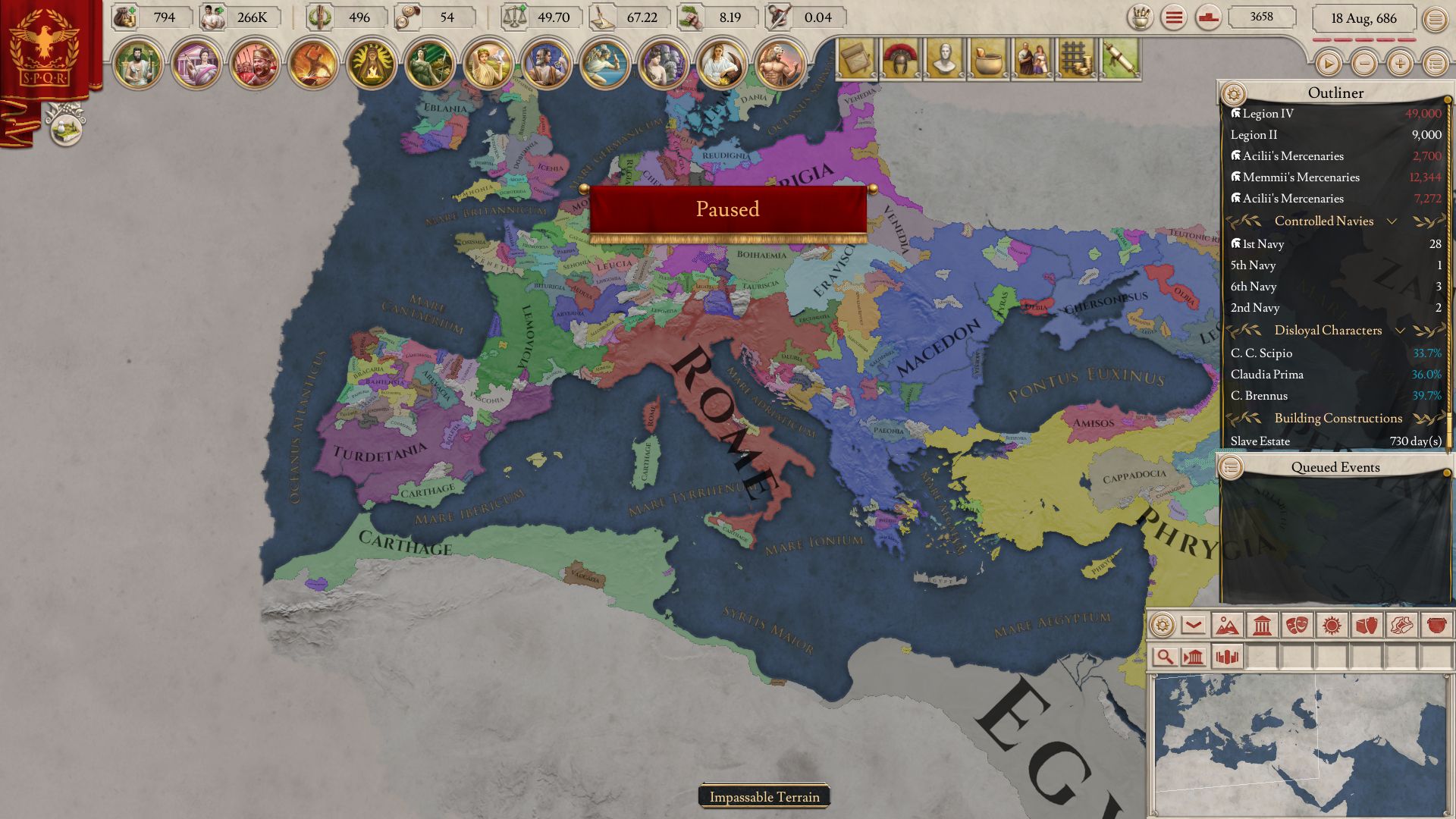The height and width of the screenshot is (819, 1456).
Task: Switch to the religion sun map mode
Action: pyautogui.click(x=1332, y=626)
